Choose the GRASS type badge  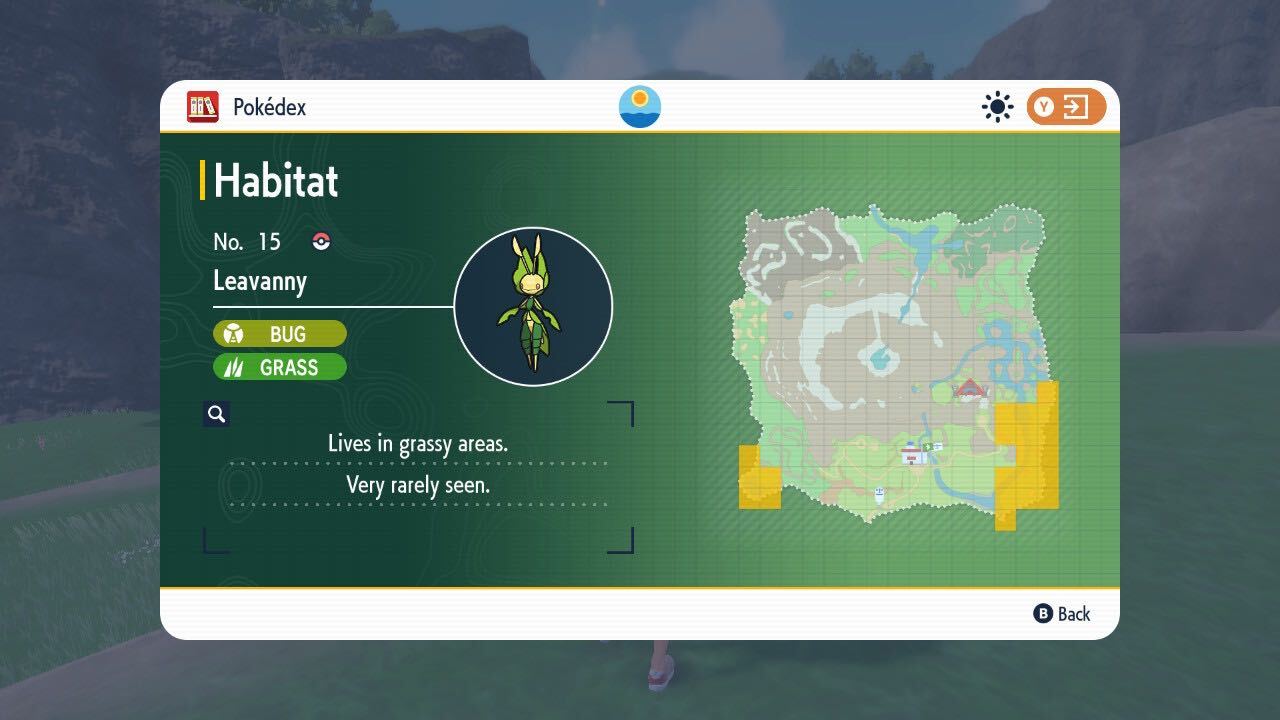(280, 367)
